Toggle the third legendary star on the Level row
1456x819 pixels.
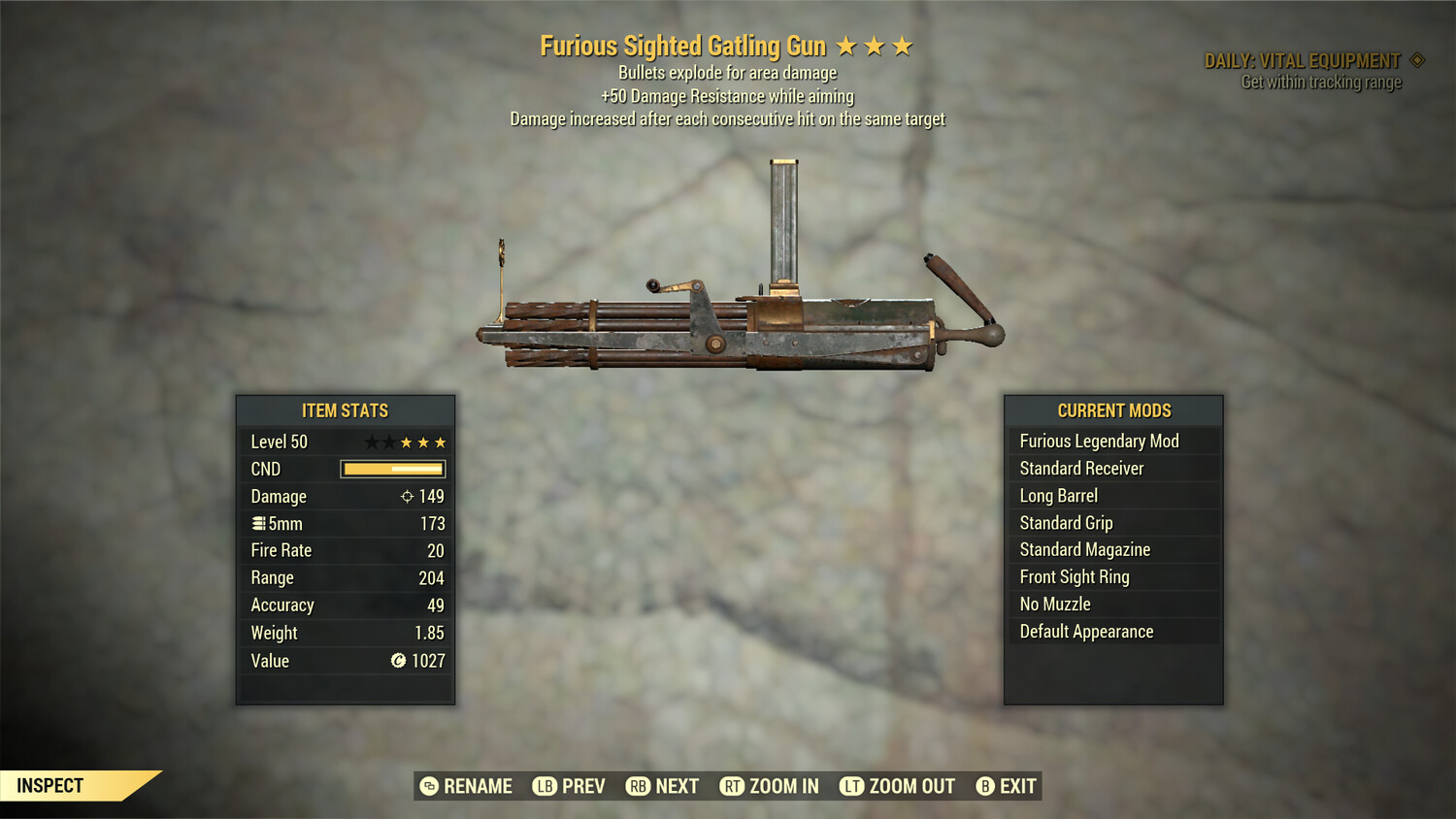pyautogui.click(x=442, y=442)
